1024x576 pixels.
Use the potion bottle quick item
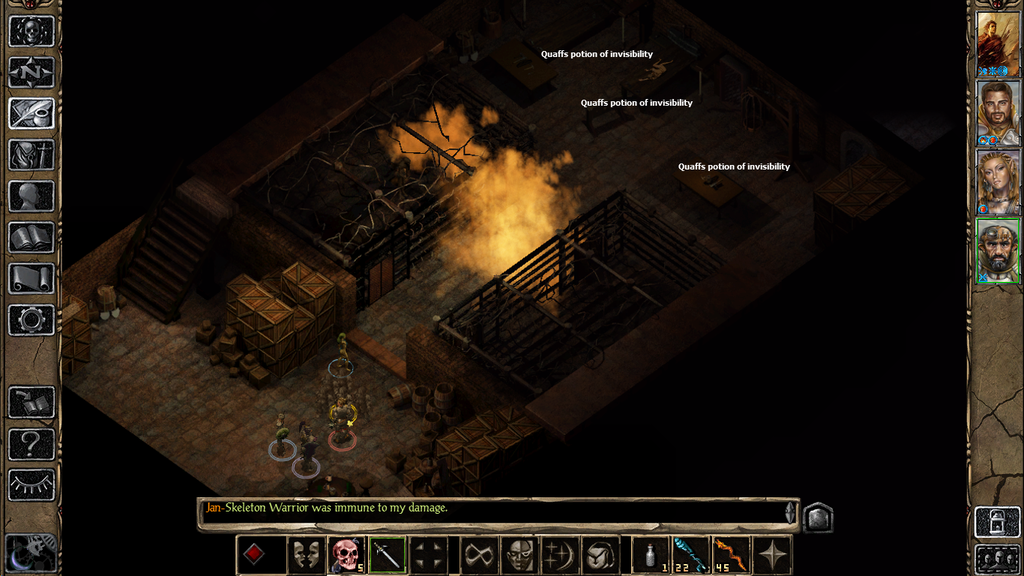pos(650,555)
